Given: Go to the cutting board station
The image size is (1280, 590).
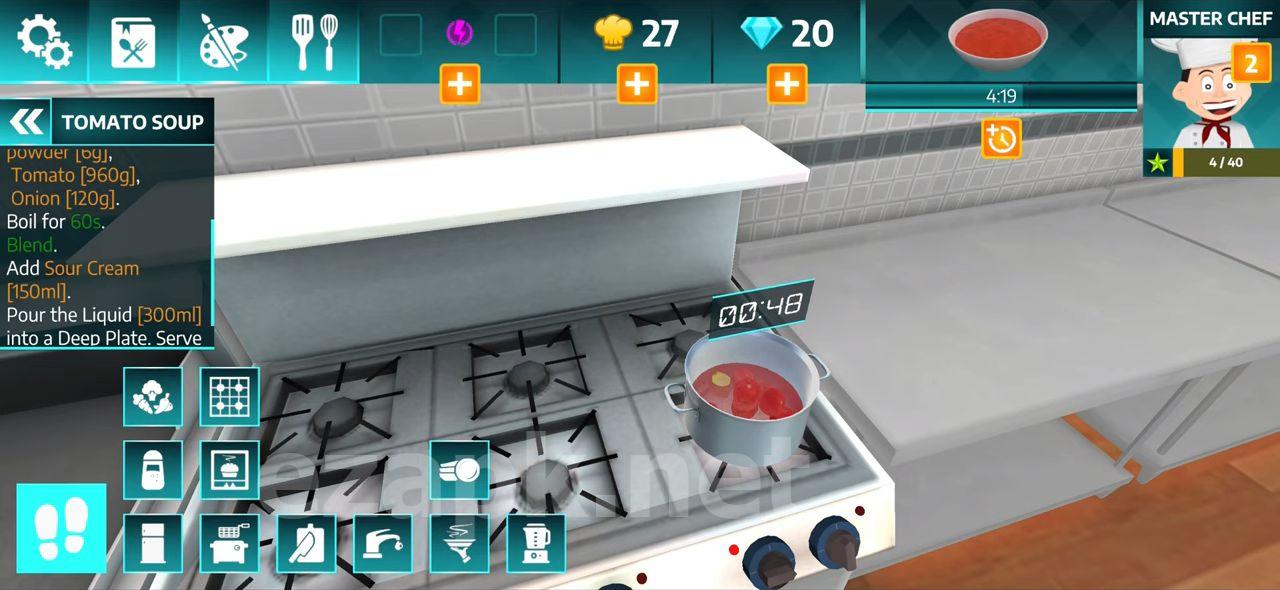Looking at the screenshot, I should pyautogui.click(x=306, y=543).
